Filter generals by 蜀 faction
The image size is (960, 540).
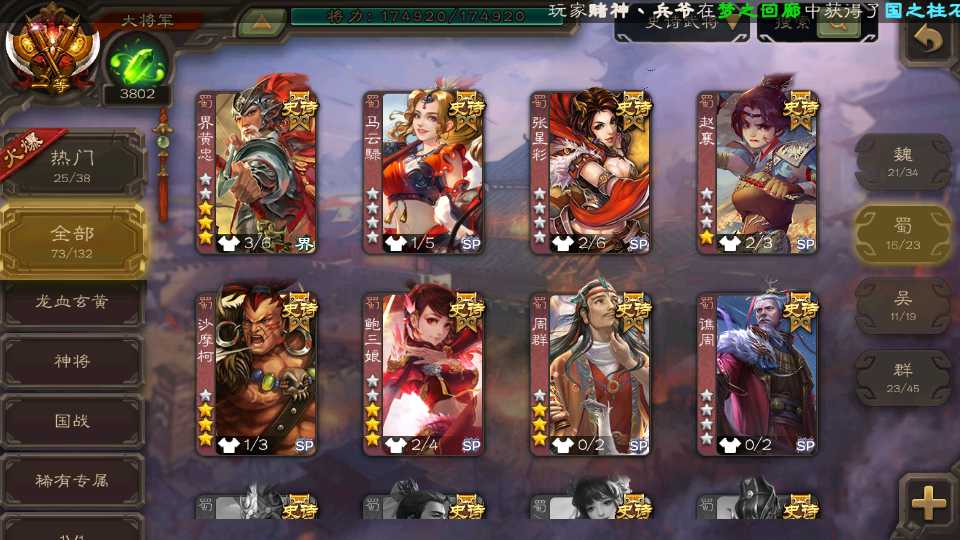[903, 233]
